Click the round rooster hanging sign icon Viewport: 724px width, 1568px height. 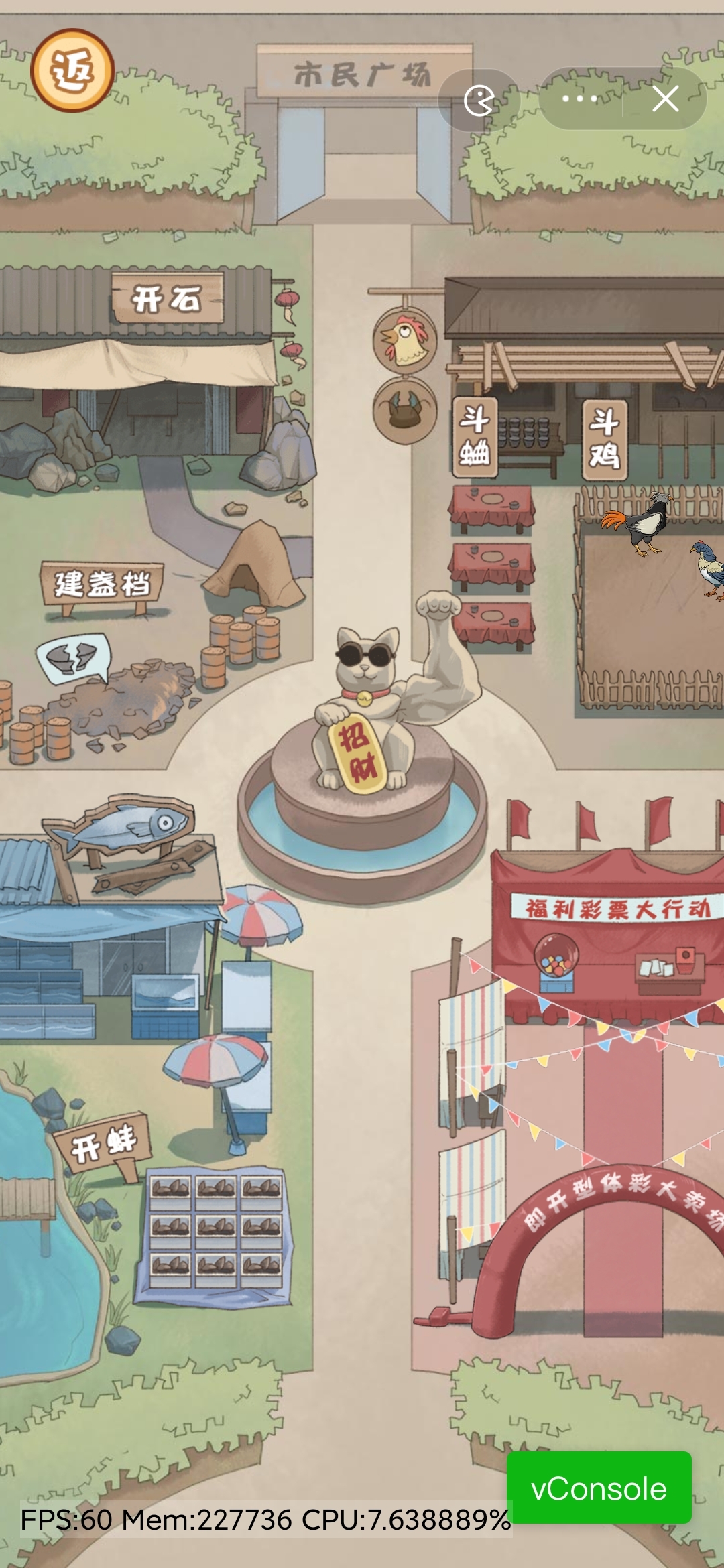[x=404, y=340]
